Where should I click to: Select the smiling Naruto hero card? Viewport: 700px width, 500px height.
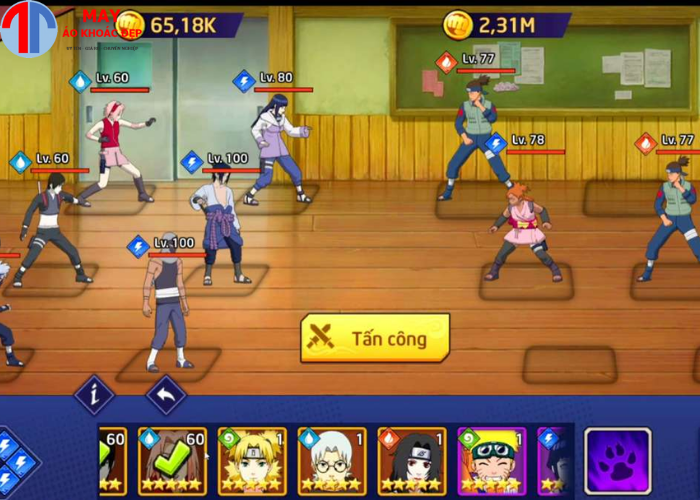tap(492, 460)
